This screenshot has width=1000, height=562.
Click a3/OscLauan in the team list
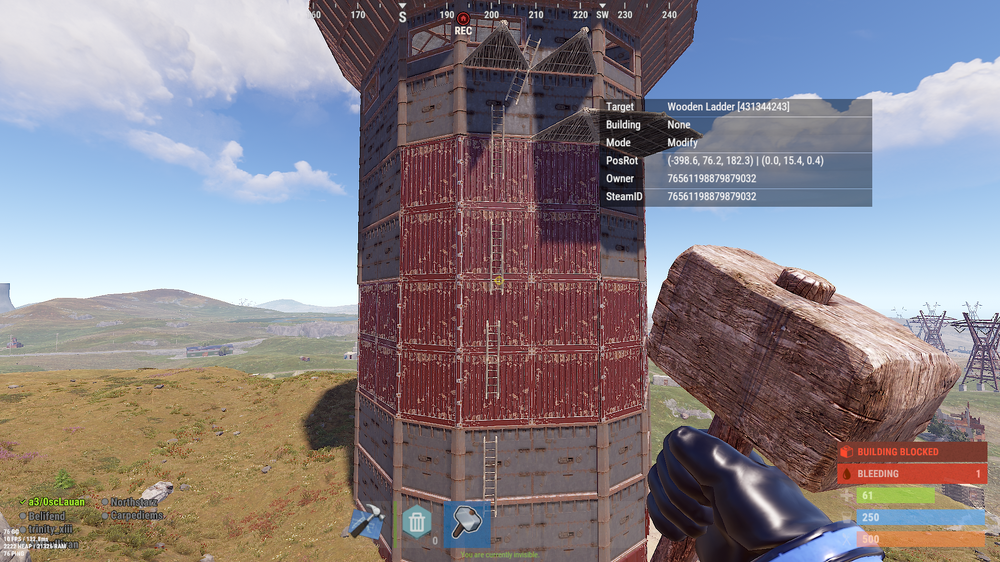56,502
